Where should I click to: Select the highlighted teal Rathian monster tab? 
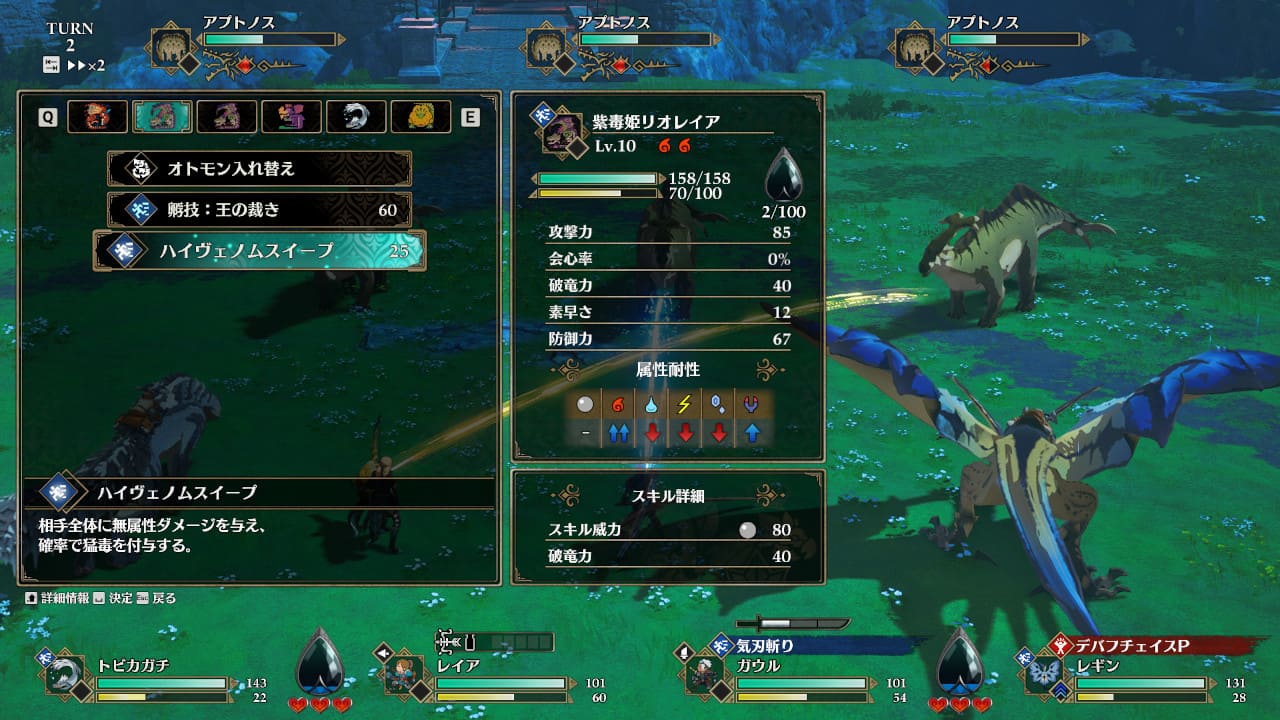coord(162,117)
